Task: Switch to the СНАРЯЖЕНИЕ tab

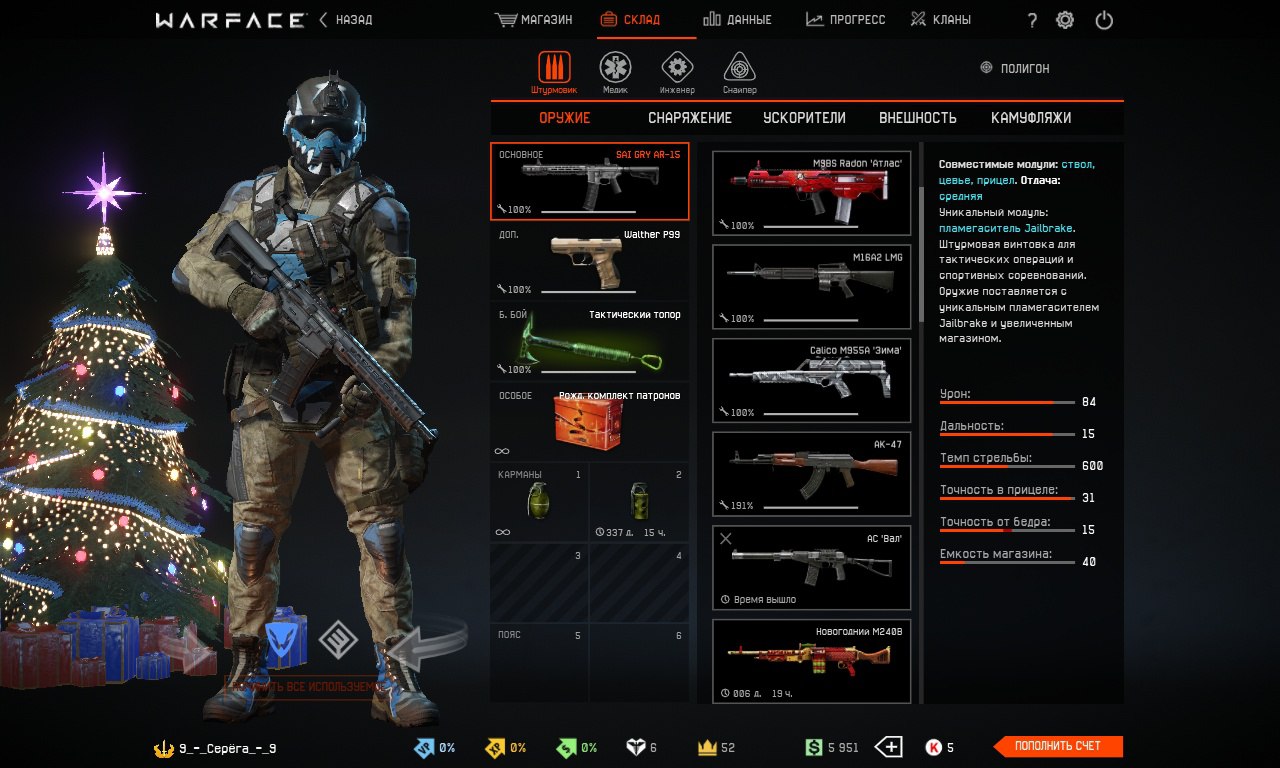Action: tap(689, 118)
